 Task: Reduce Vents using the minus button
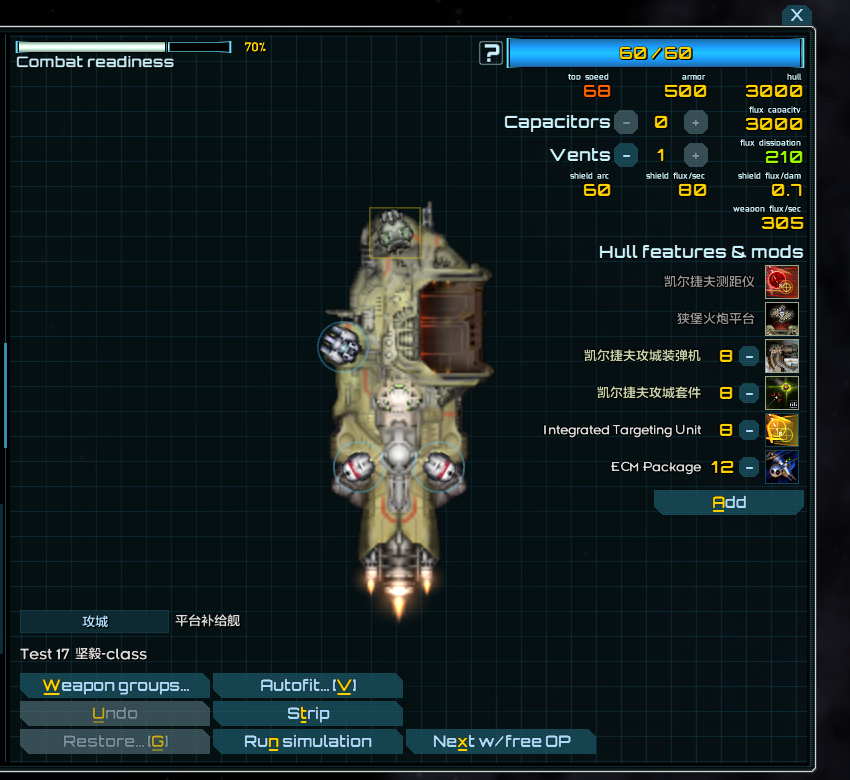click(625, 155)
